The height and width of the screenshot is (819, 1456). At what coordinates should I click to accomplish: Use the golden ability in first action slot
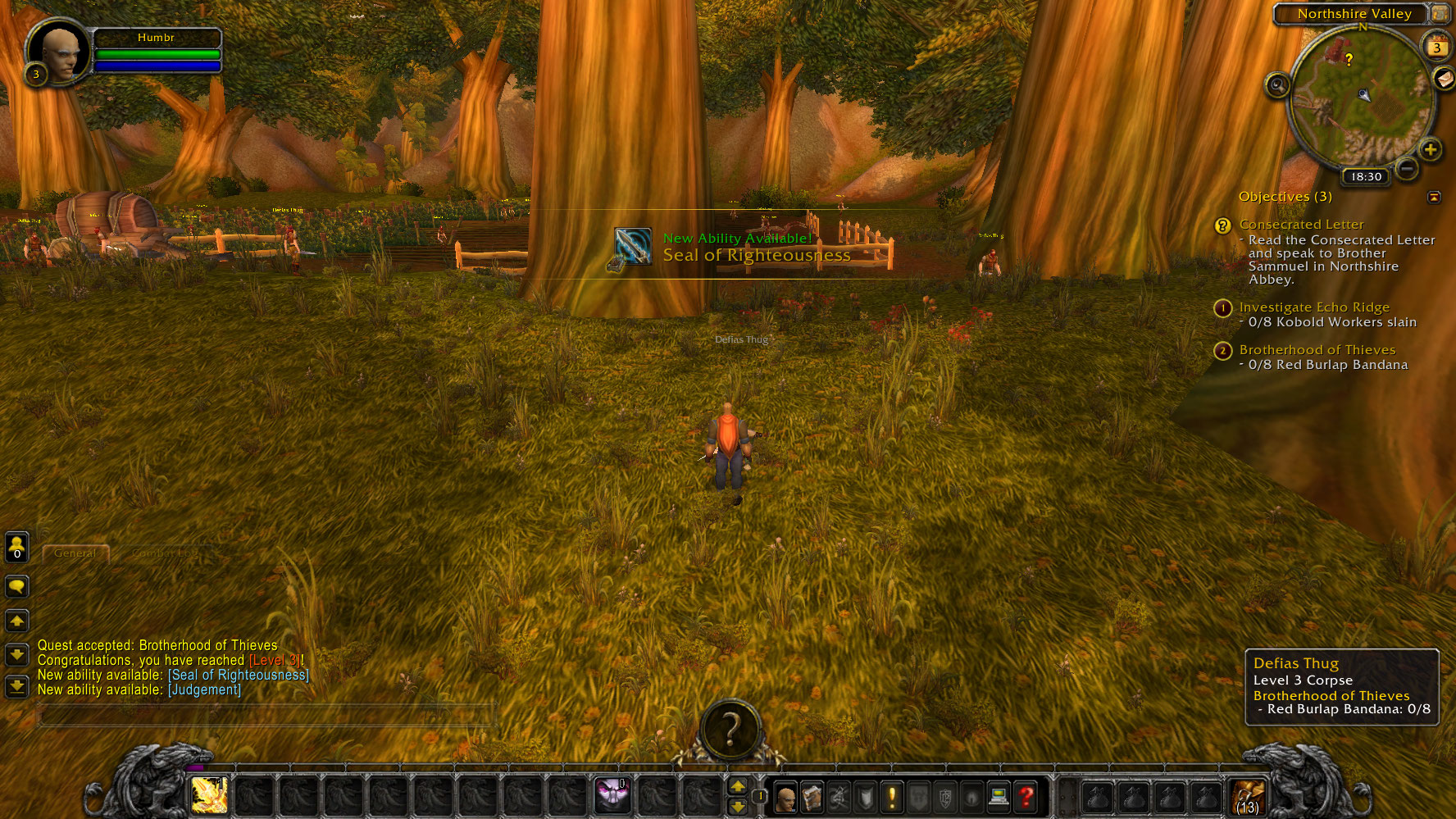209,794
